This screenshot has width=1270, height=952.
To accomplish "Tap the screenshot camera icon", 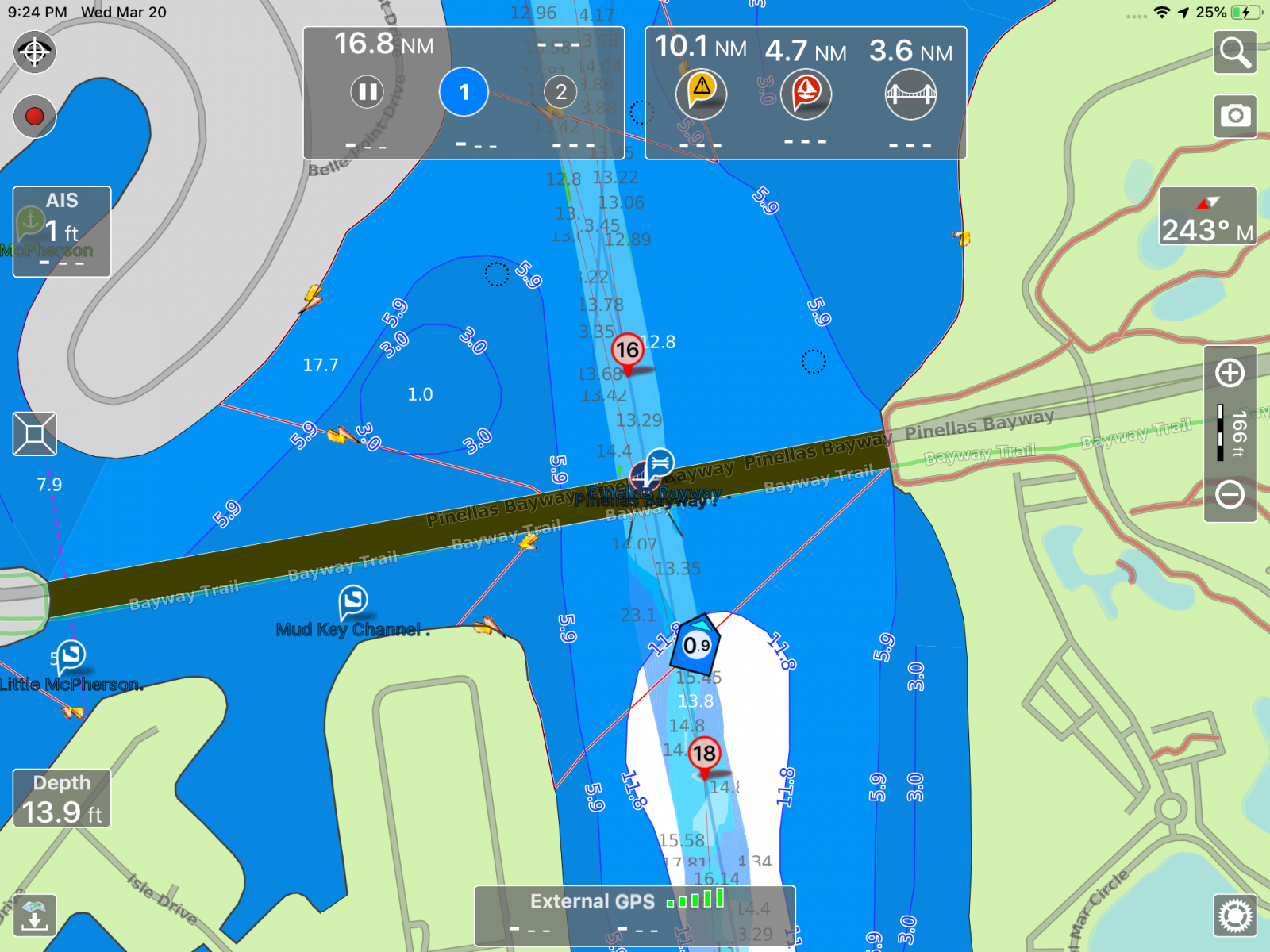I will point(1235,116).
